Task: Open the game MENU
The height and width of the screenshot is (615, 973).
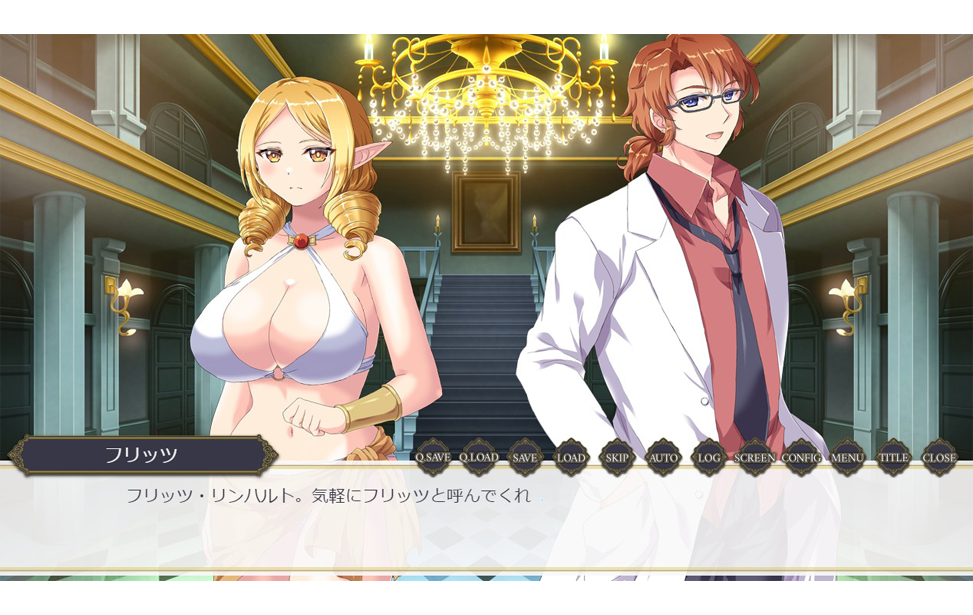Action: tap(847, 458)
